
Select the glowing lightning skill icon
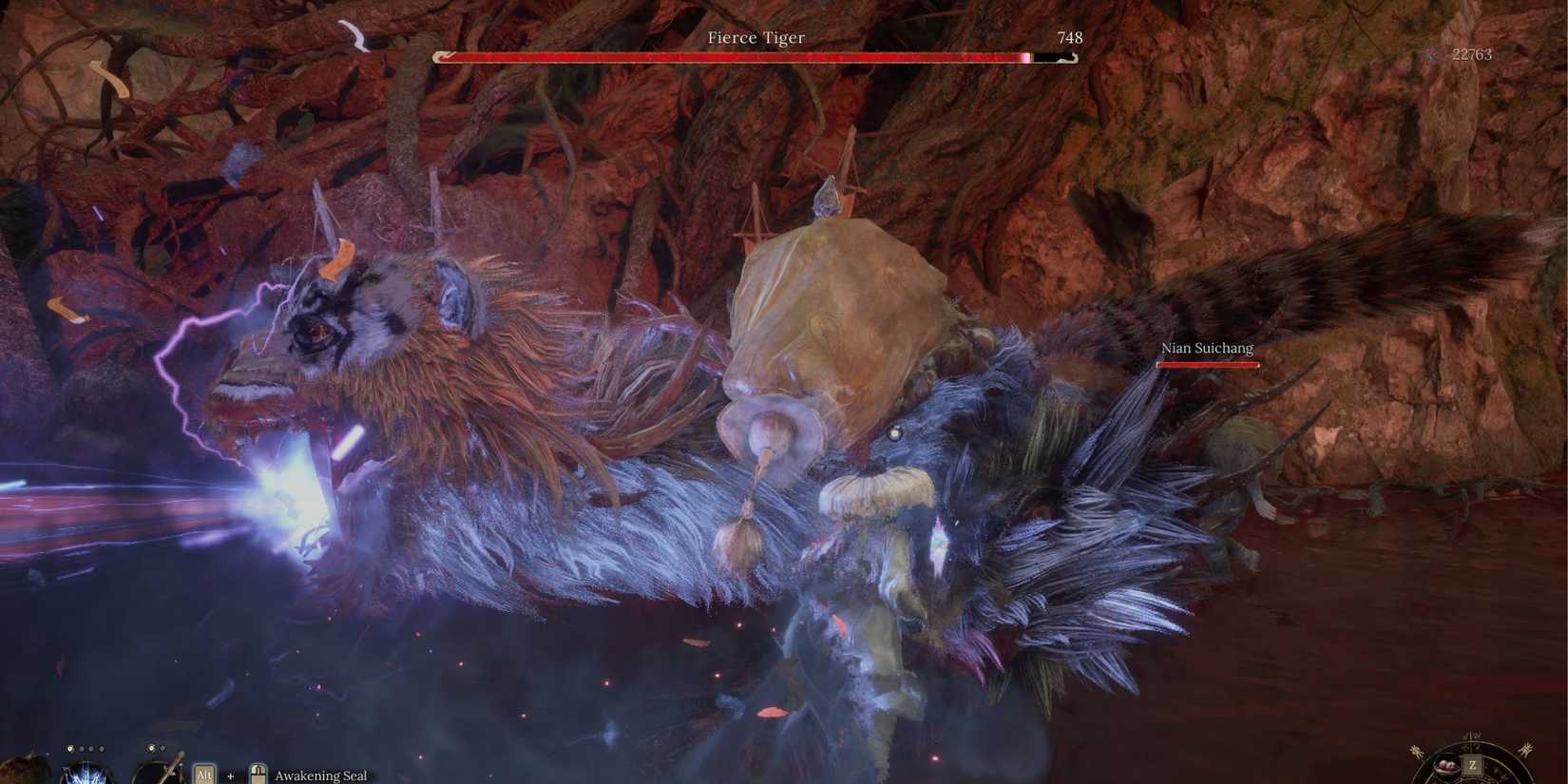click(x=86, y=774)
